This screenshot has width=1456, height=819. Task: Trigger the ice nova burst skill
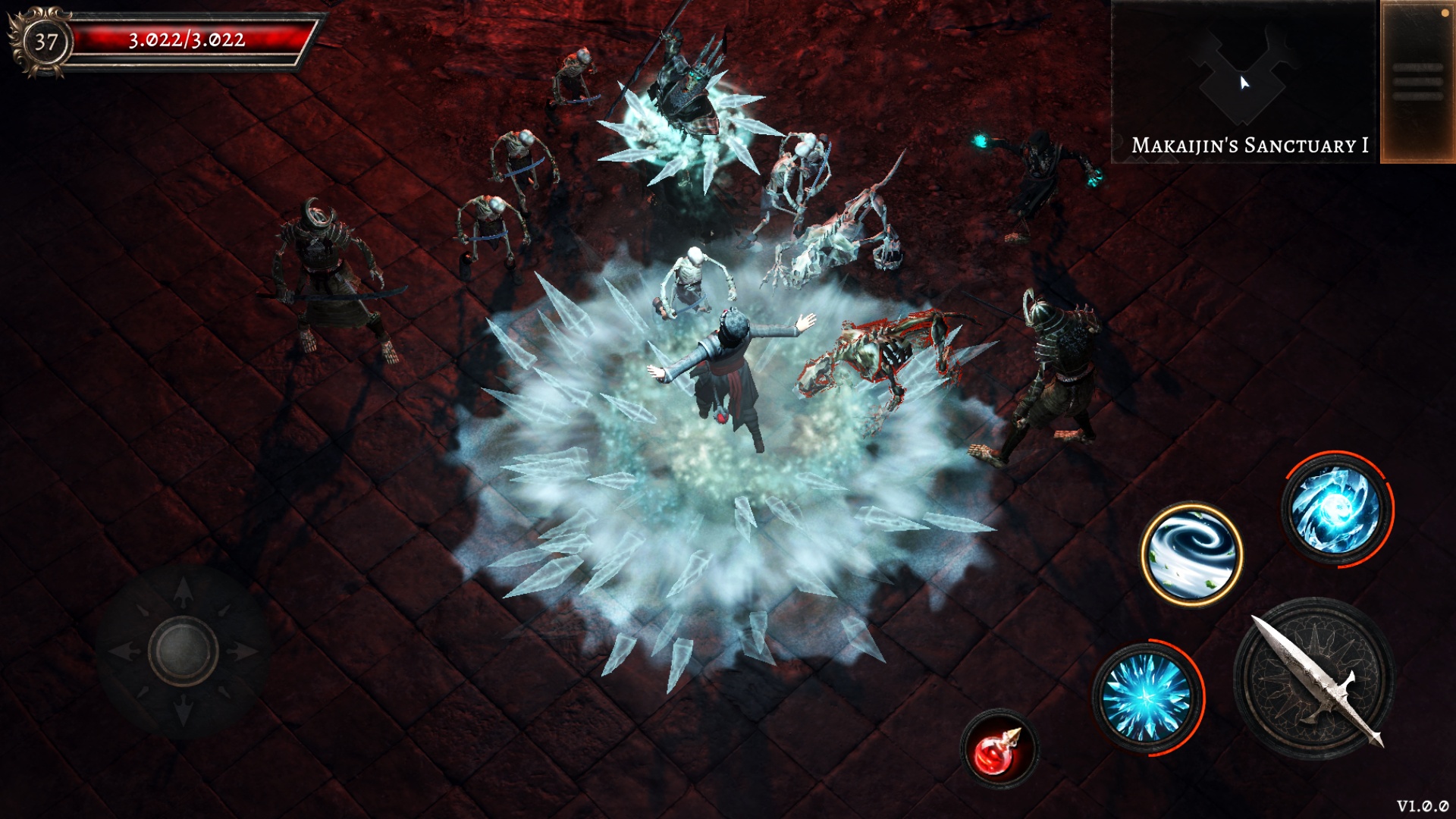tap(1147, 697)
